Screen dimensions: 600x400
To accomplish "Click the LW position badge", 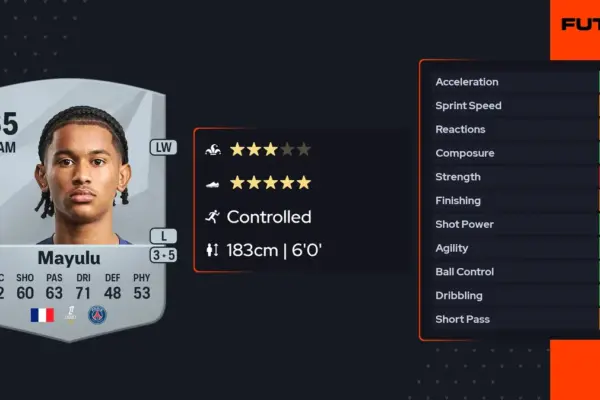I will pos(163,147).
